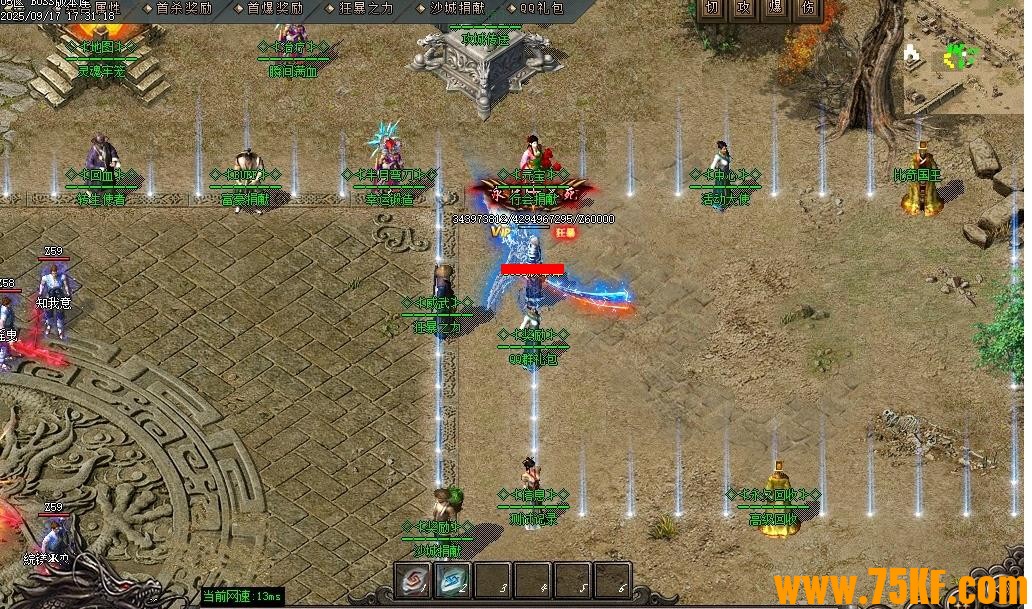This screenshot has height=609, width=1032.
Task: Open 沙城捐献 from the top bar
Action: click(x=458, y=7)
